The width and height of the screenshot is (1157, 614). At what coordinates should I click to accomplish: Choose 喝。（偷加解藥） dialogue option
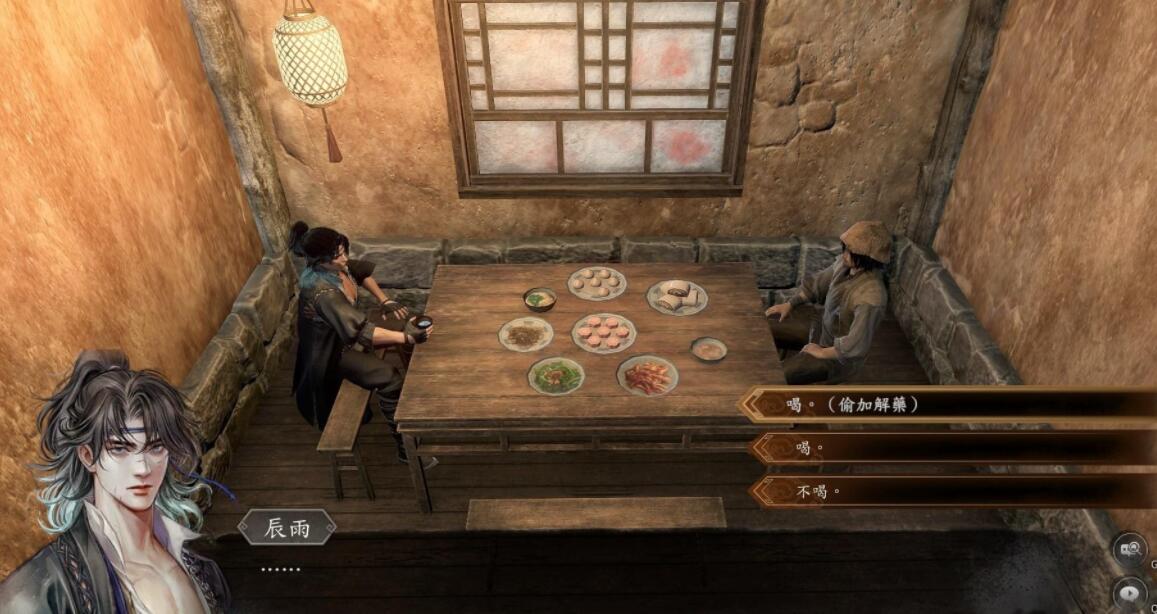pos(950,405)
